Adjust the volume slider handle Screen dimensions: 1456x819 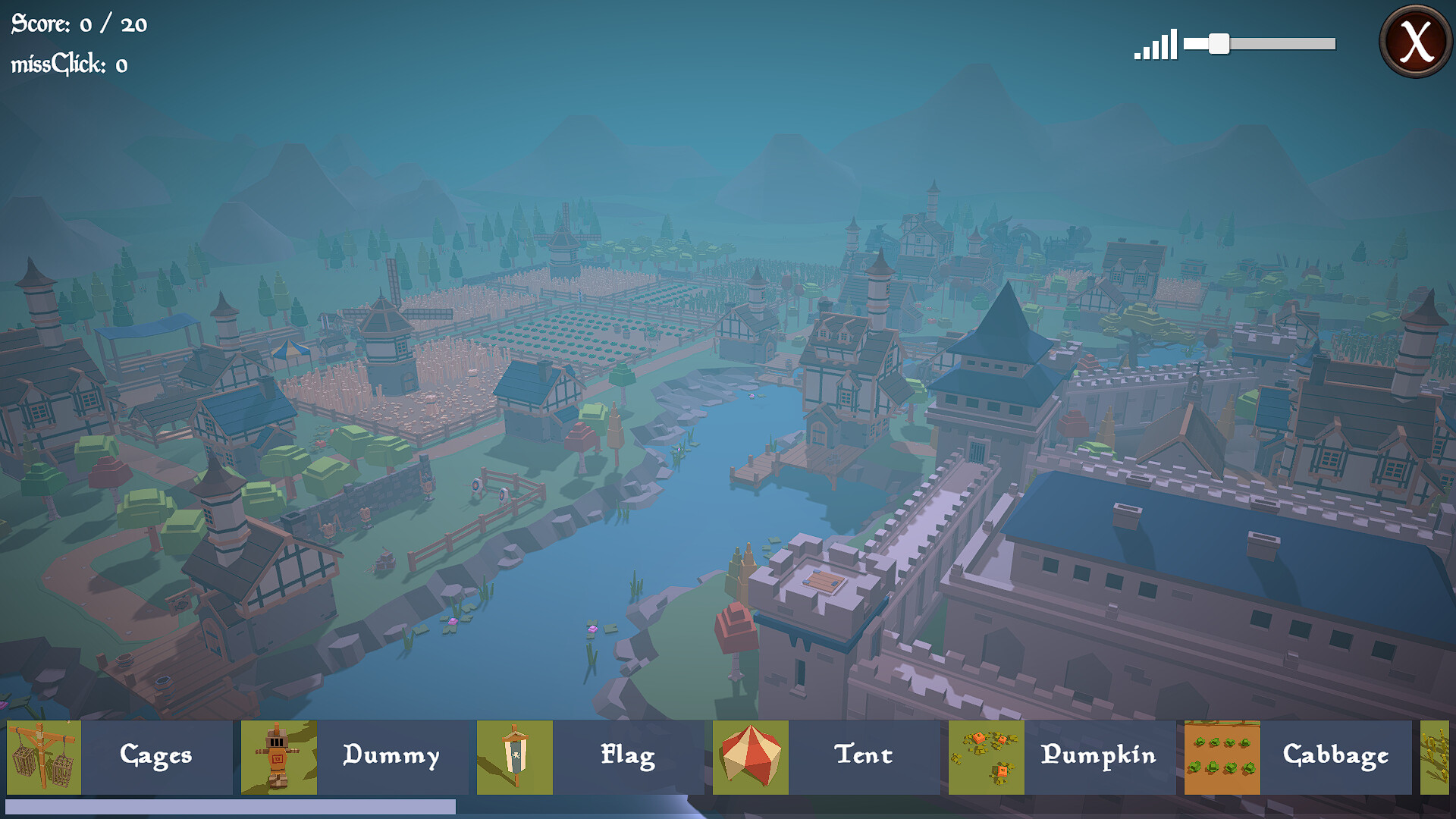[1219, 44]
